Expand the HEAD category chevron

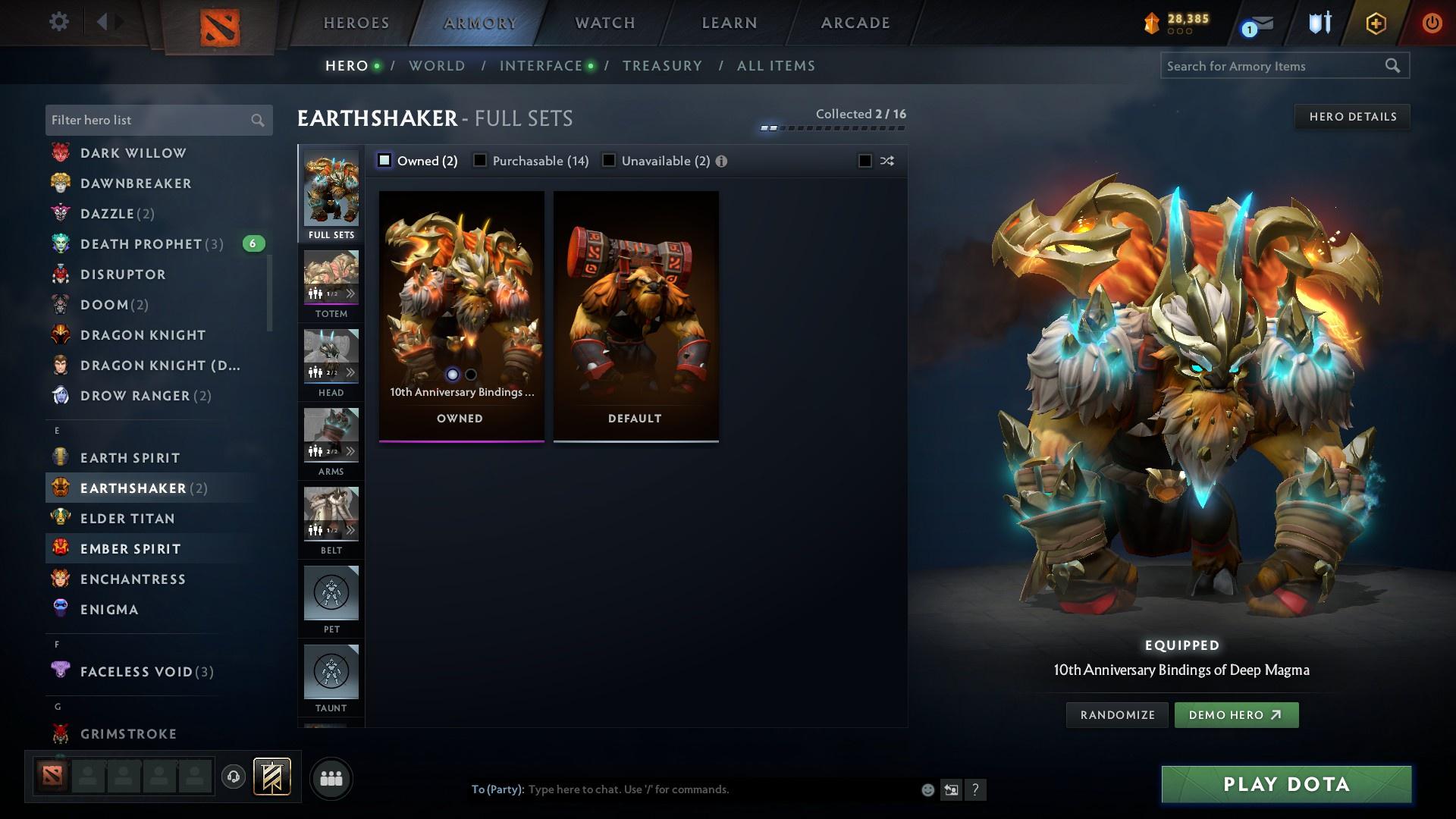click(x=350, y=372)
